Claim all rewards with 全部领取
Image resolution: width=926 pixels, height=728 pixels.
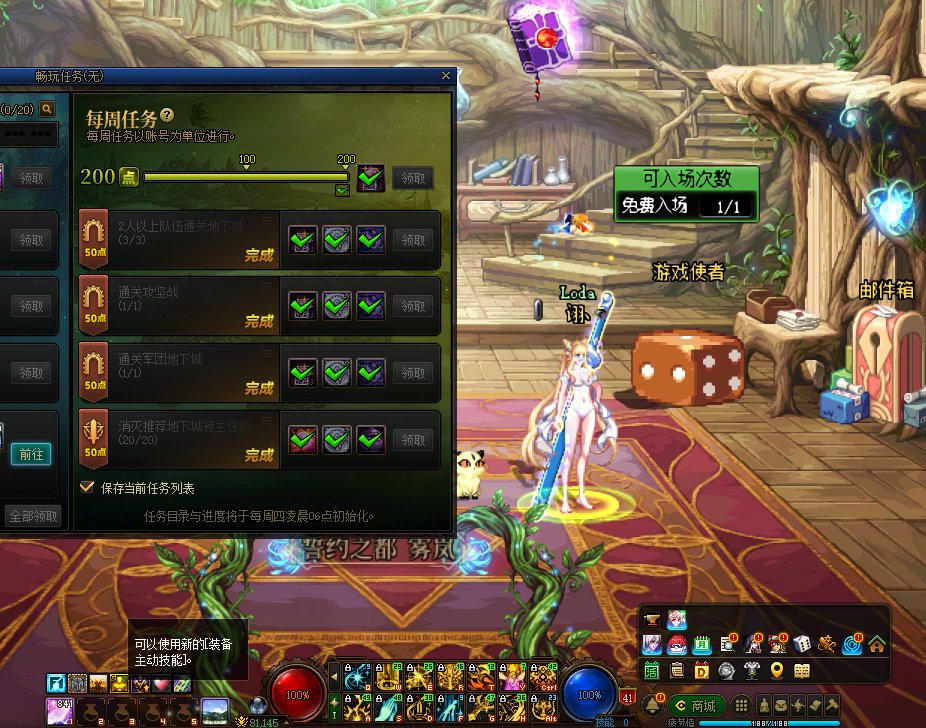[34, 516]
